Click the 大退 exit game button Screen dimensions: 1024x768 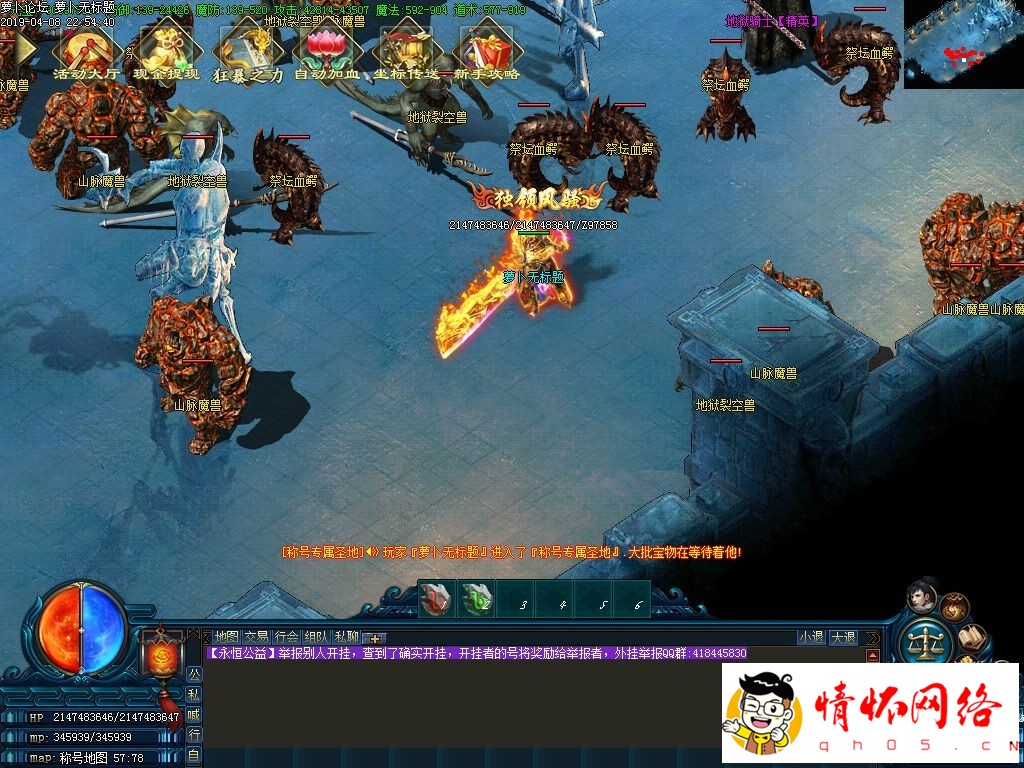(843, 637)
